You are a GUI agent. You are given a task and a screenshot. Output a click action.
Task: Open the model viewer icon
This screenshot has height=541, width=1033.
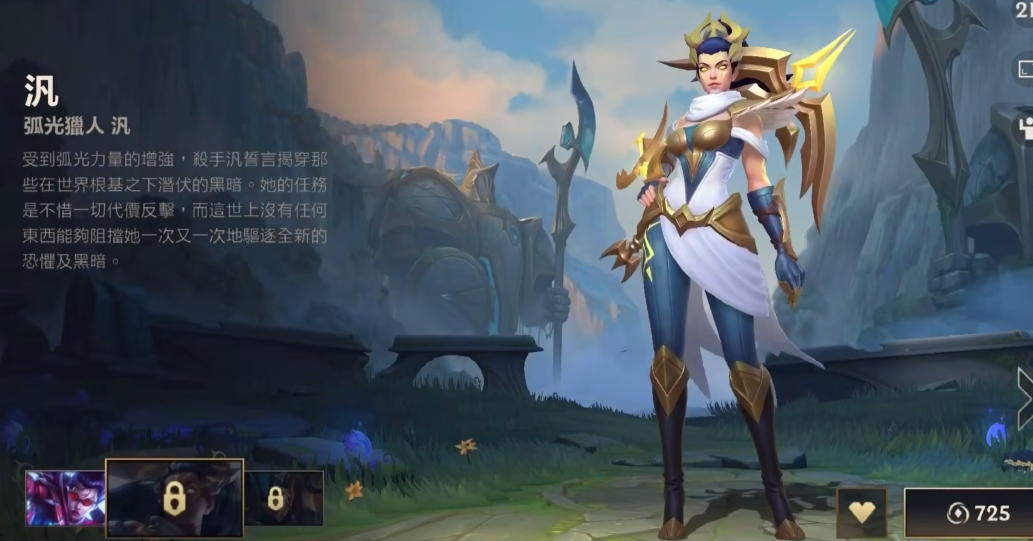click(1024, 126)
